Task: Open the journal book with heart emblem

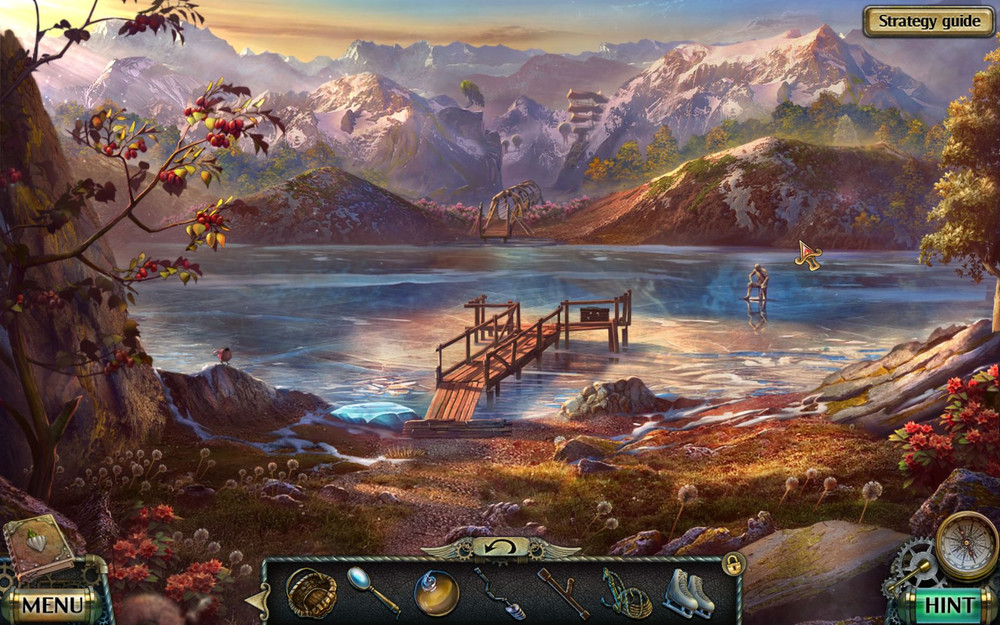Action: pos(38,547)
